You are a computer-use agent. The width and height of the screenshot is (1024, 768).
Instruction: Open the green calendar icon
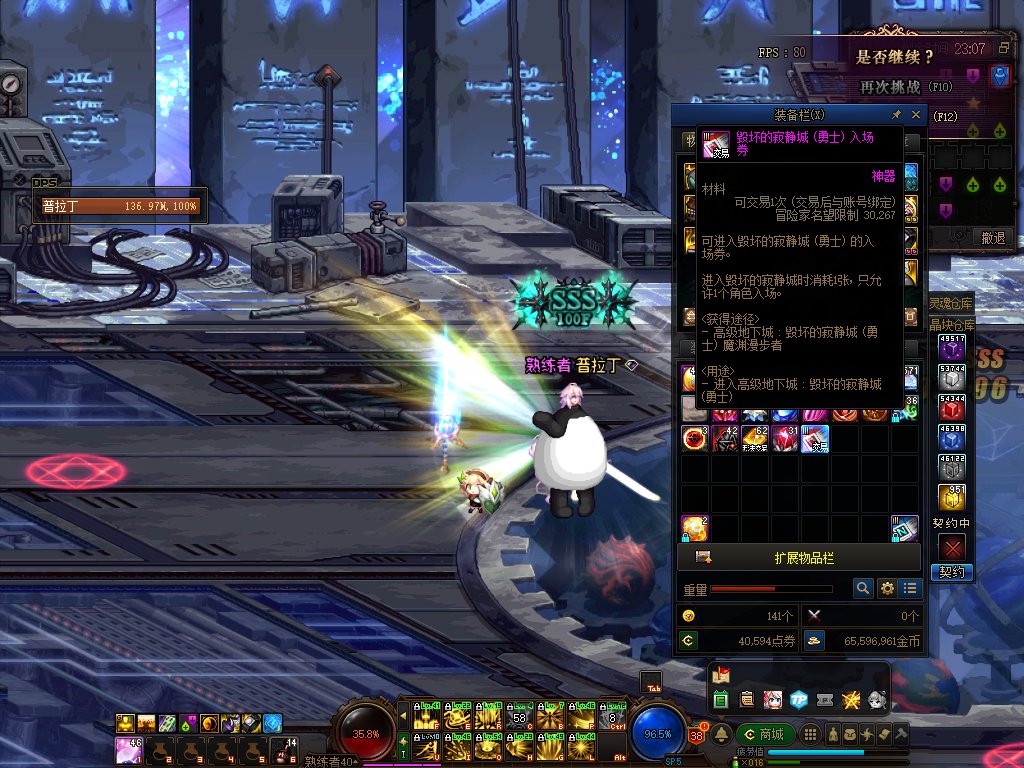pos(721,699)
